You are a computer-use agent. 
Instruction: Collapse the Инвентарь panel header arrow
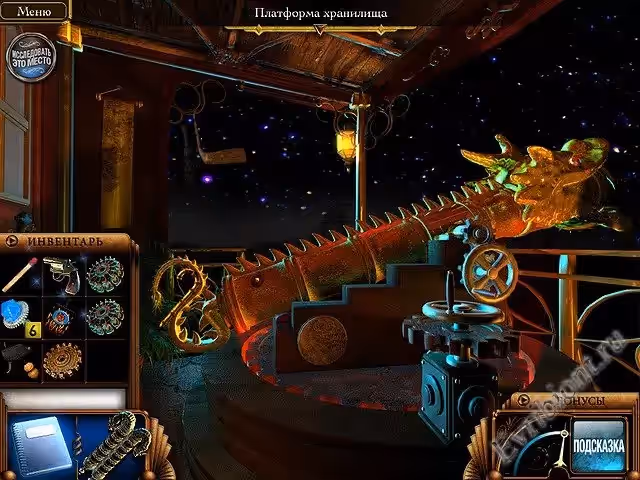(12, 241)
